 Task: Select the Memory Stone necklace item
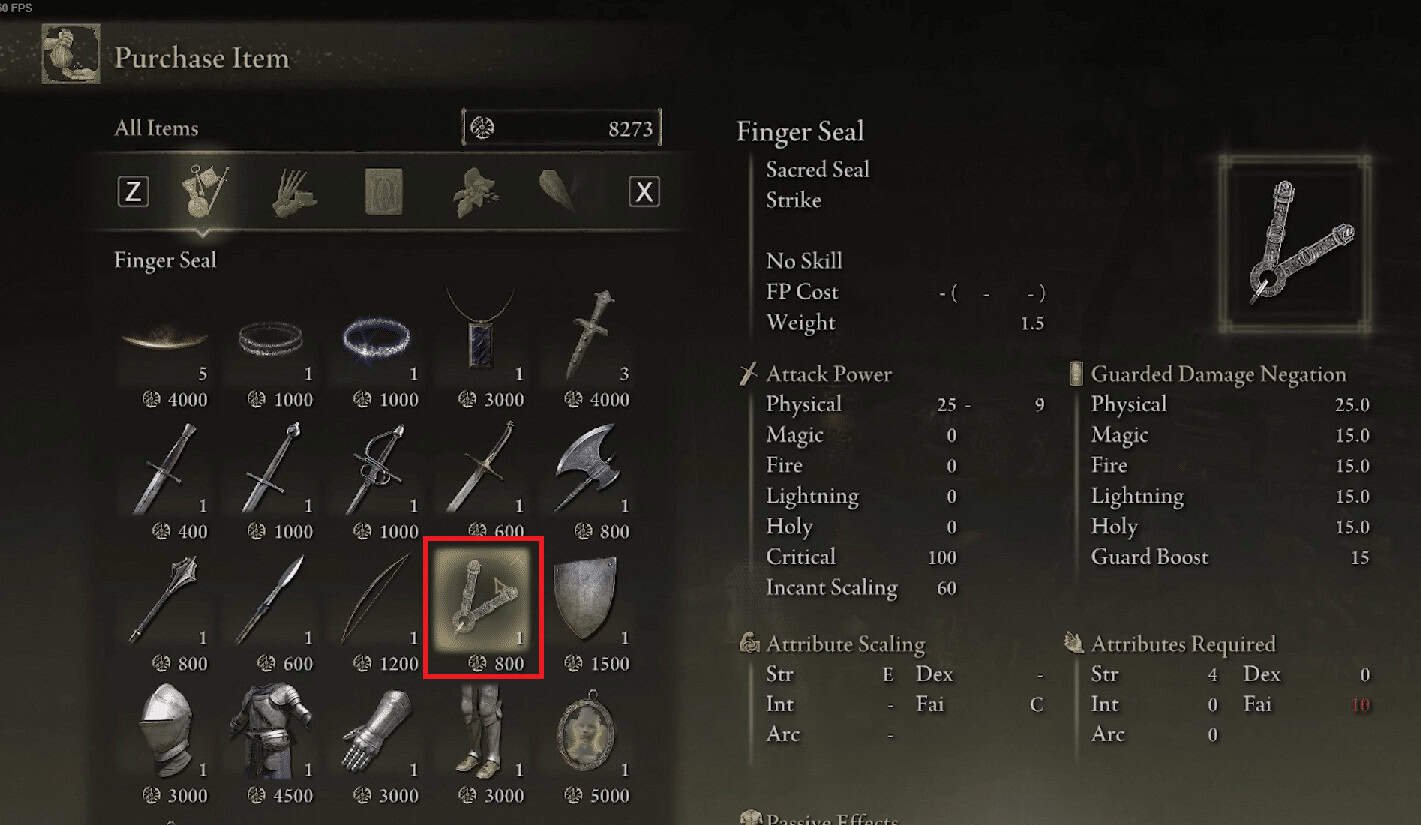coord(483,335)
